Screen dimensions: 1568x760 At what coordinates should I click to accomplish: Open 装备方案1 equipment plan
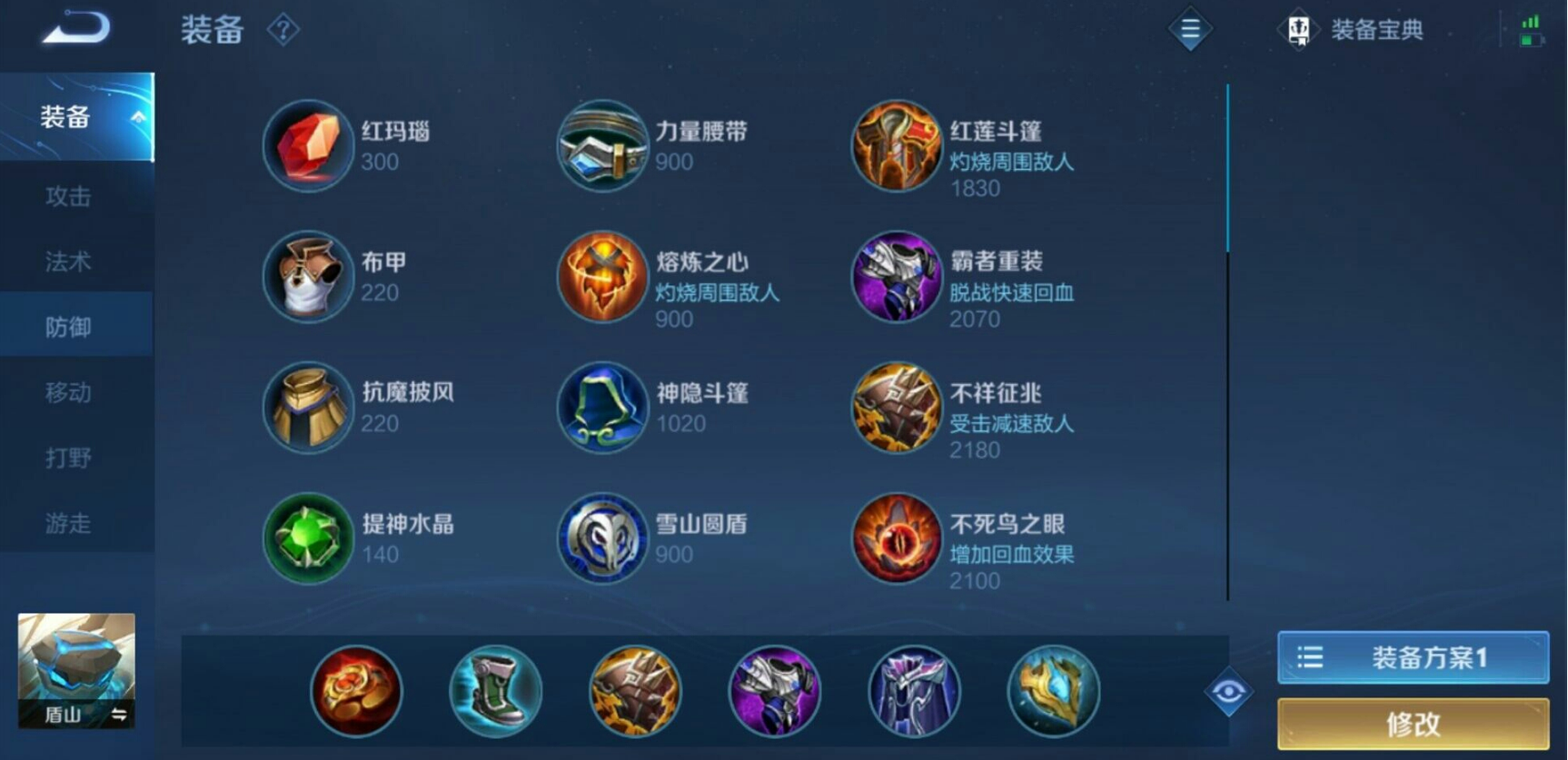(1414, 657)
